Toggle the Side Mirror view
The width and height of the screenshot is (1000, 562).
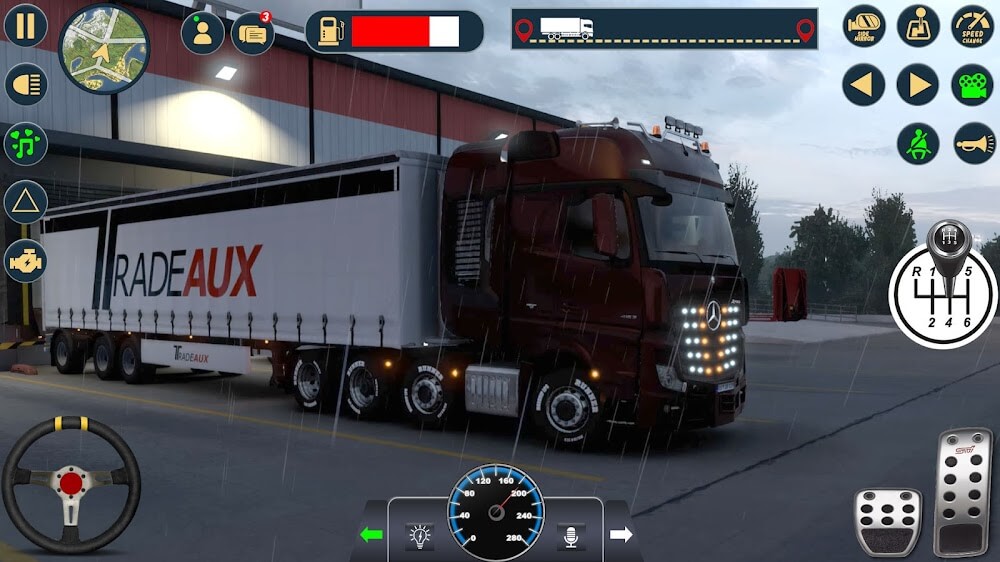864,26
